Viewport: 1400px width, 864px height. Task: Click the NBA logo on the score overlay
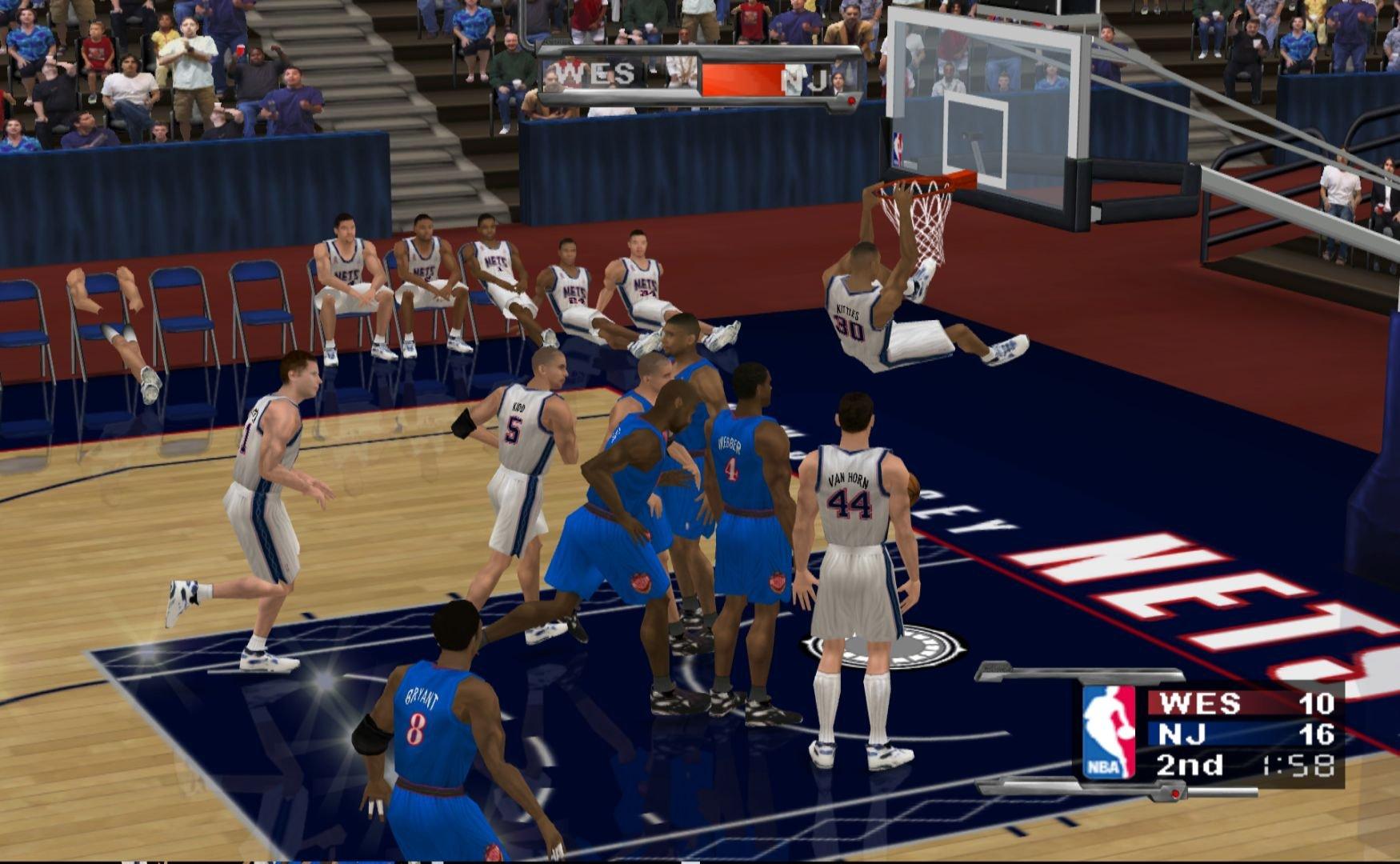[x=1110, y=732]
